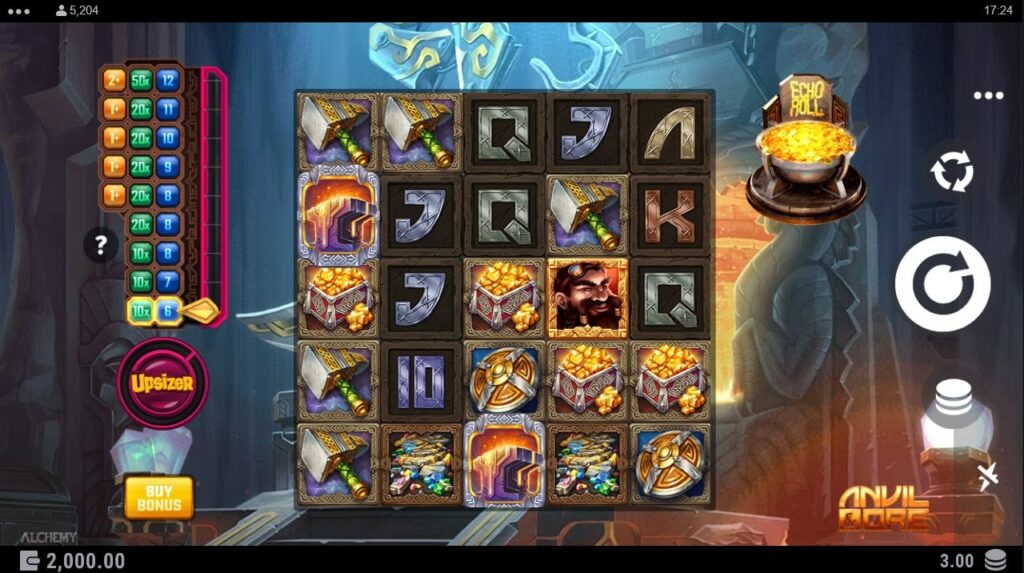Open the top-left three-dot overlay menu
This screenshot has width=1024, height=573.
pyautogui.click(x=19, y=11)
